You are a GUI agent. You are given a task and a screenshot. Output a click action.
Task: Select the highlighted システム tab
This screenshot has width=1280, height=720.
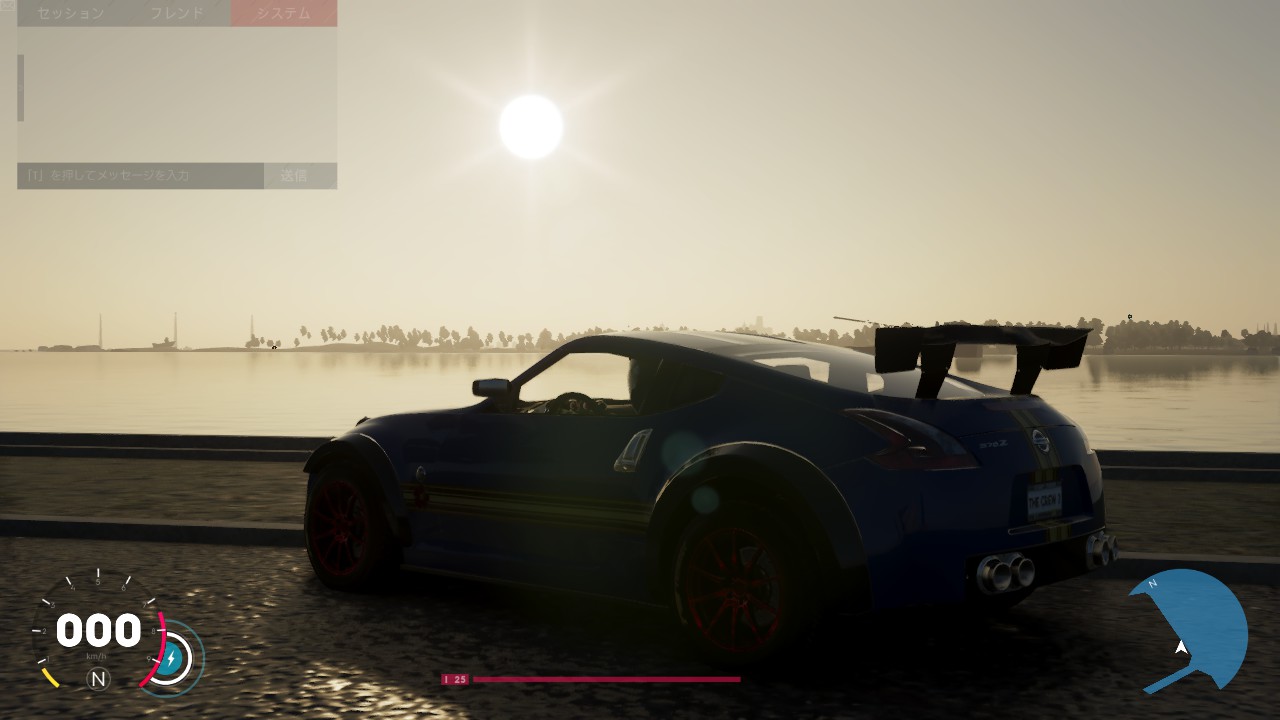pyautogui.click(x=283, y=13)
